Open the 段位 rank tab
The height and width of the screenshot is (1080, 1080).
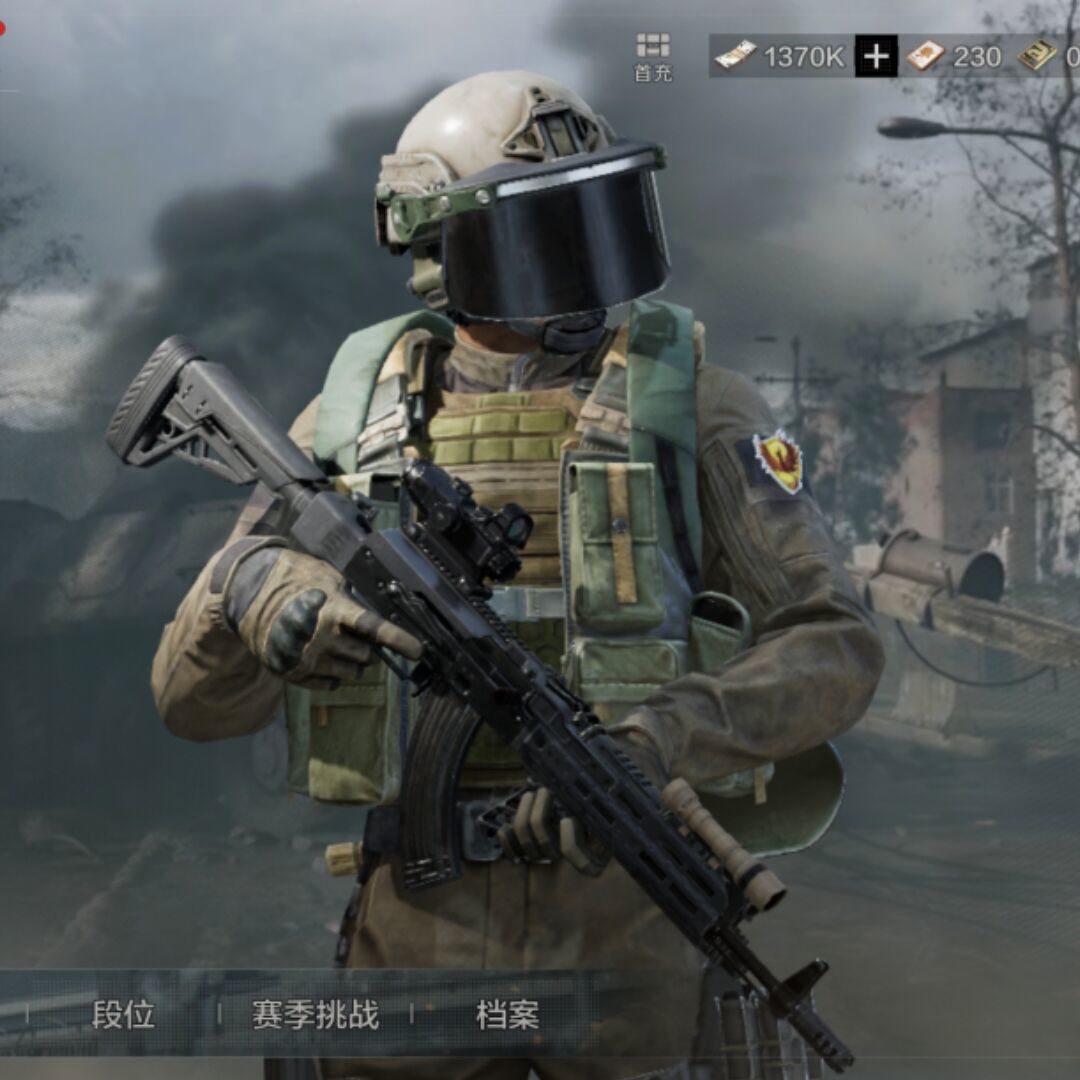click(x=123, y=1015)
